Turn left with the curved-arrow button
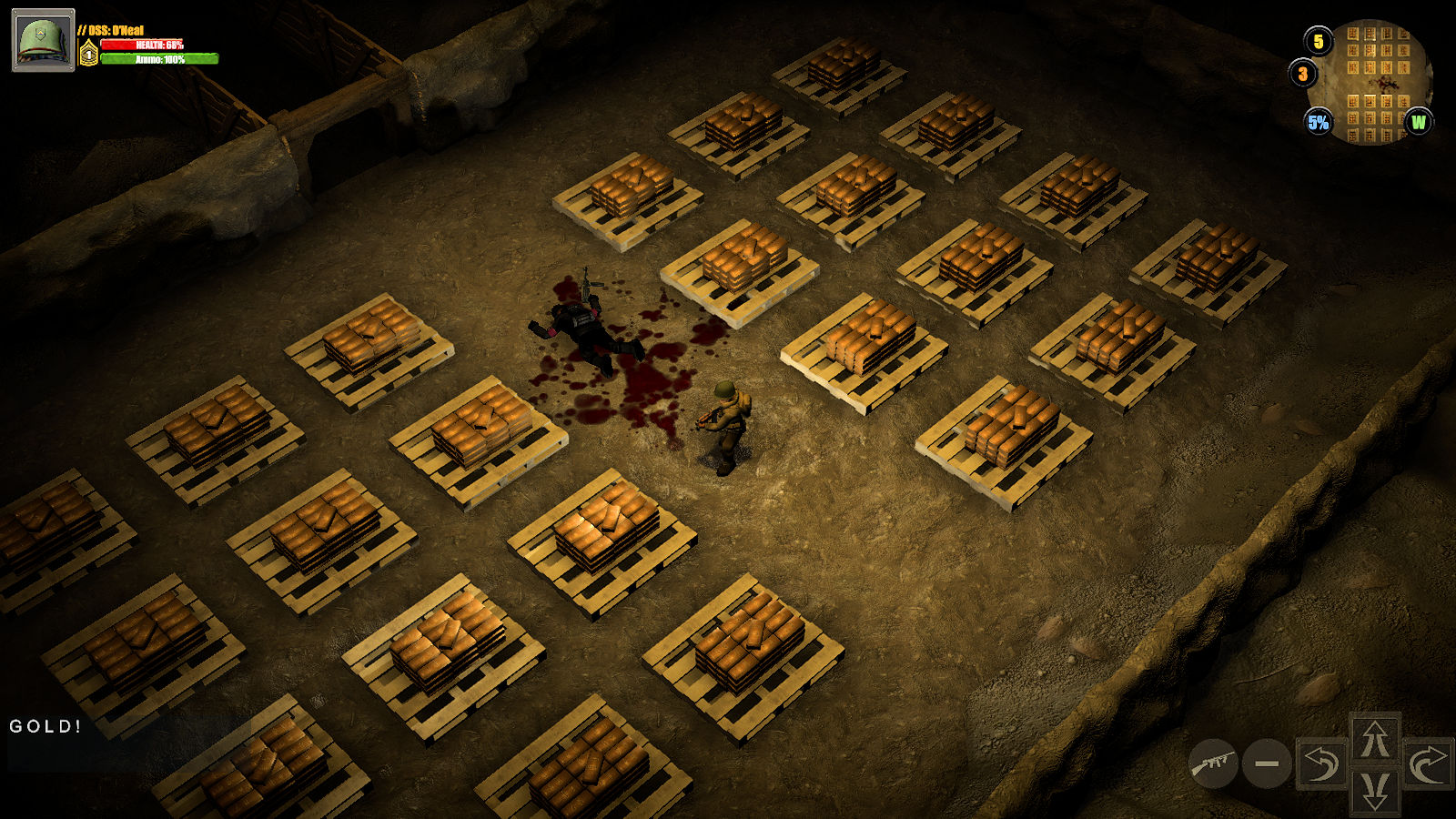 (1321, 764)
